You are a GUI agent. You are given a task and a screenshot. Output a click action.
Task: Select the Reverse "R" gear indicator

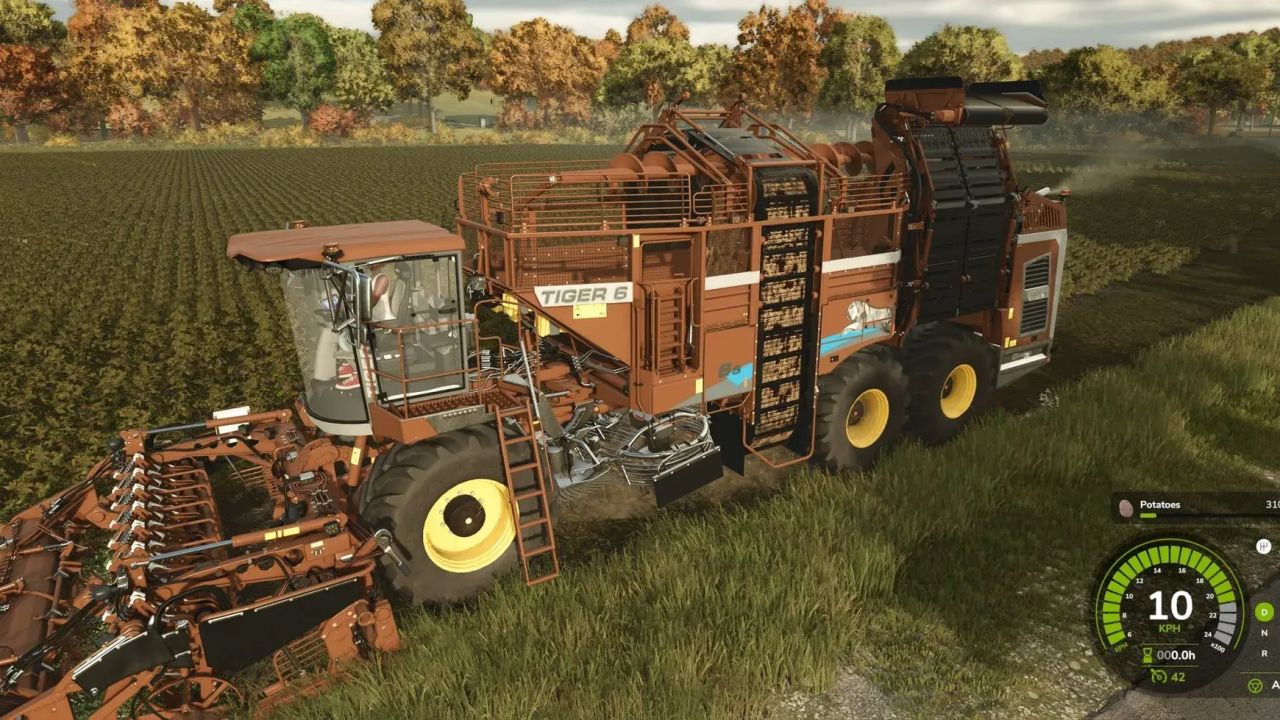point(1263,651)
